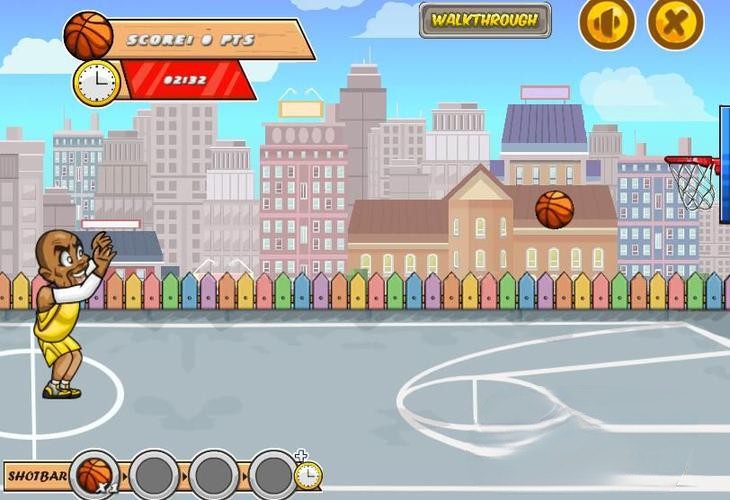Image resolution: width=730 pixels, height=500 pixels.
Task: Toggle the sound speaker button
Action: (x=607, y=22)
